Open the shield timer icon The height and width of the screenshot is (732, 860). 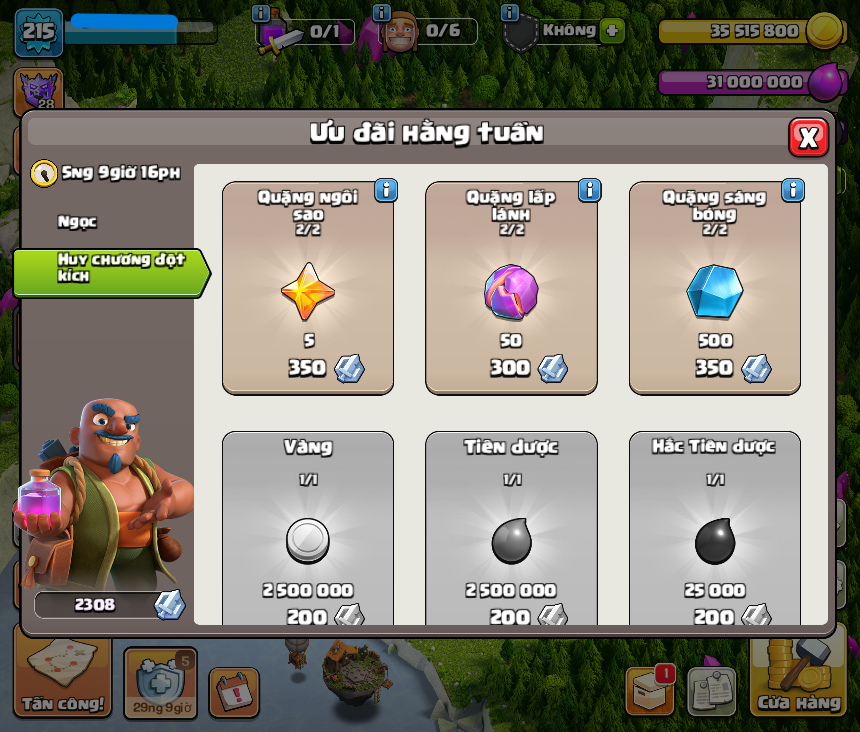click(x=160, y=683)
